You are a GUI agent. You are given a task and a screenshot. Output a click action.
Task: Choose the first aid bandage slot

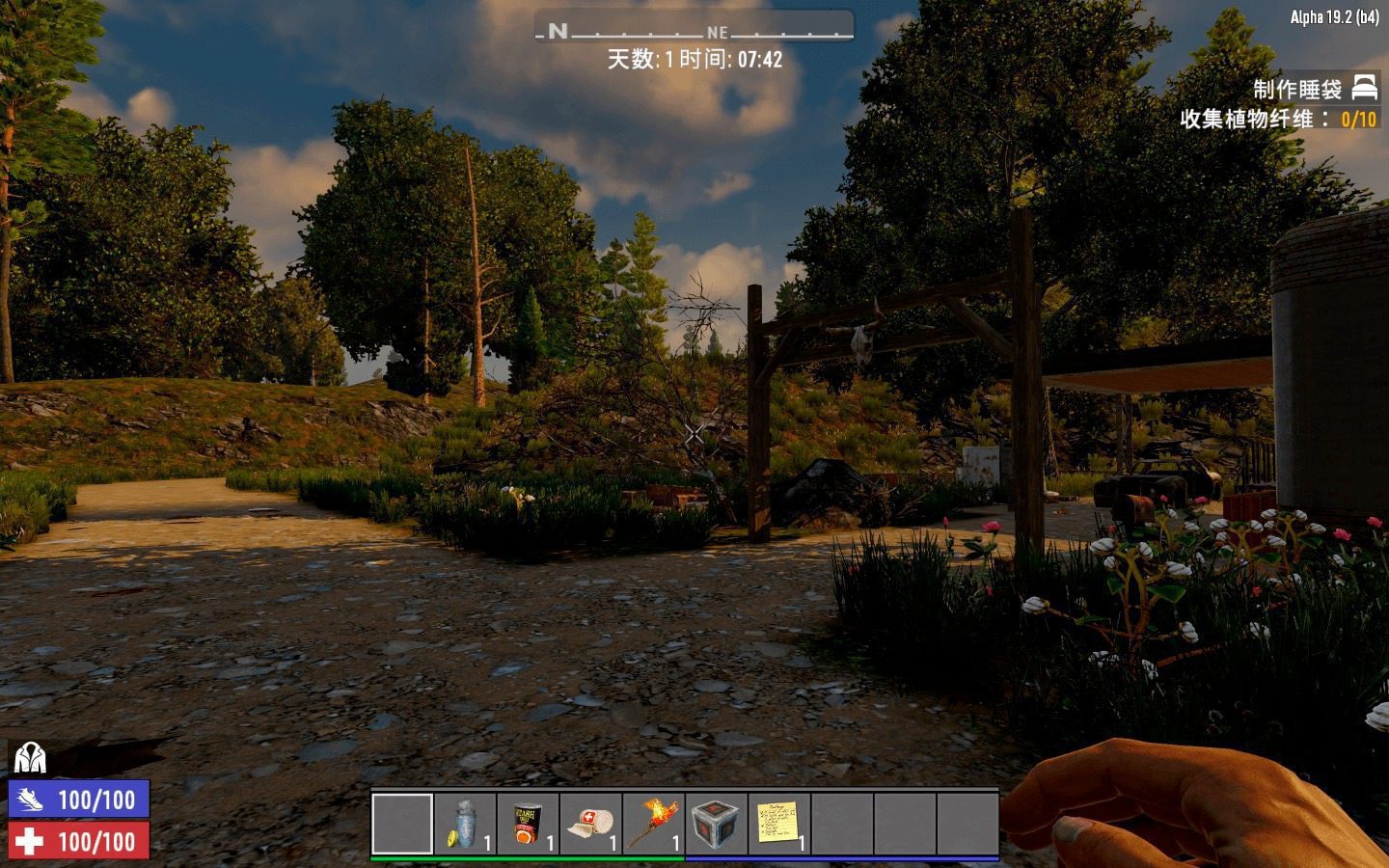coord(590,824)
